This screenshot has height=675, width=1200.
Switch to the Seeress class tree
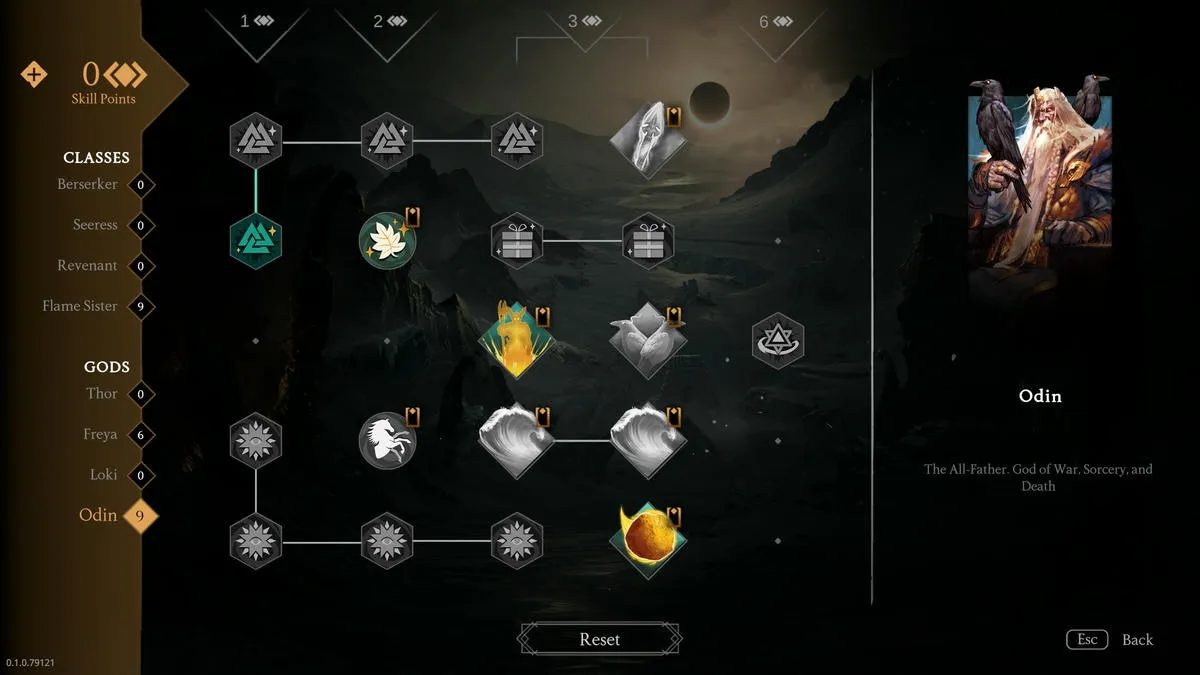click(95, 225)
